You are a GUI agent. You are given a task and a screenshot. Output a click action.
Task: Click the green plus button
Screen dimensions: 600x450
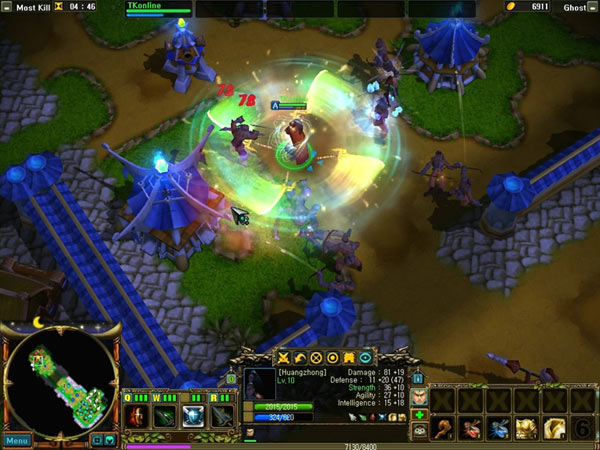(x=420, y=415)
